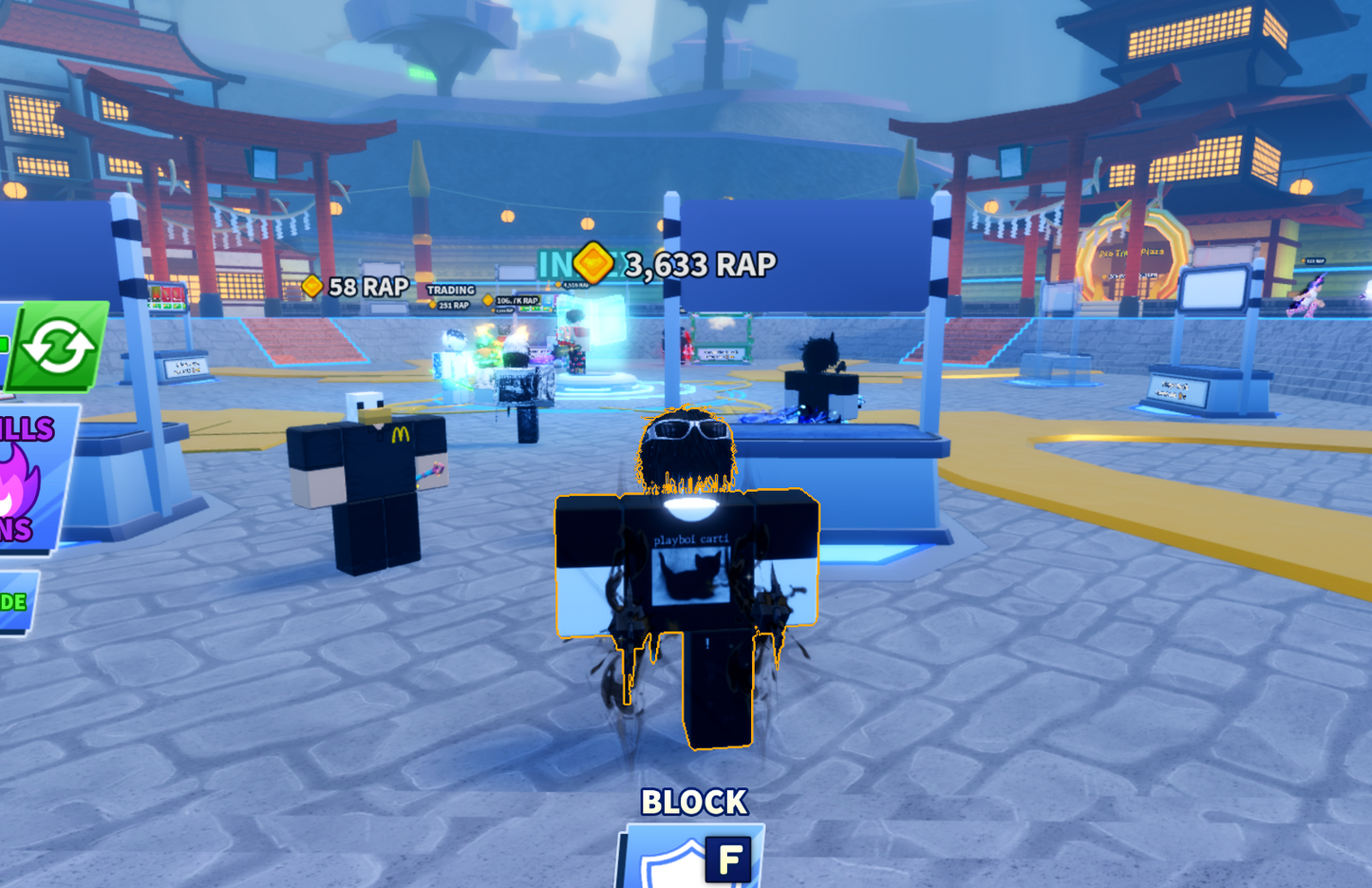Click the F keybind square on Block ability
This screenshot has width=1372, height=888.
(x=725, y=860)
